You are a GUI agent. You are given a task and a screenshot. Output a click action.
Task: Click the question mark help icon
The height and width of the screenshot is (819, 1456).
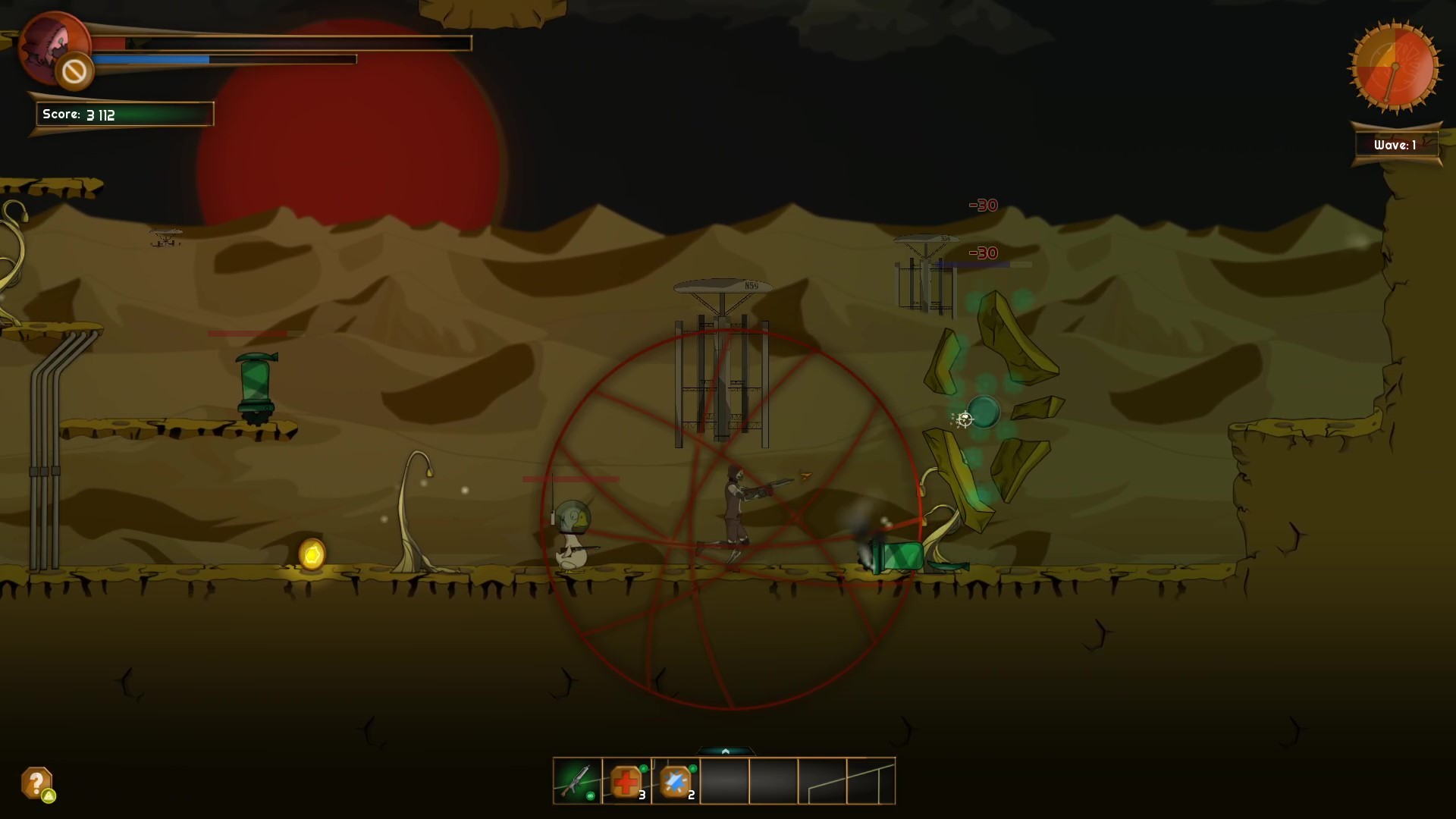click(34, 780)
